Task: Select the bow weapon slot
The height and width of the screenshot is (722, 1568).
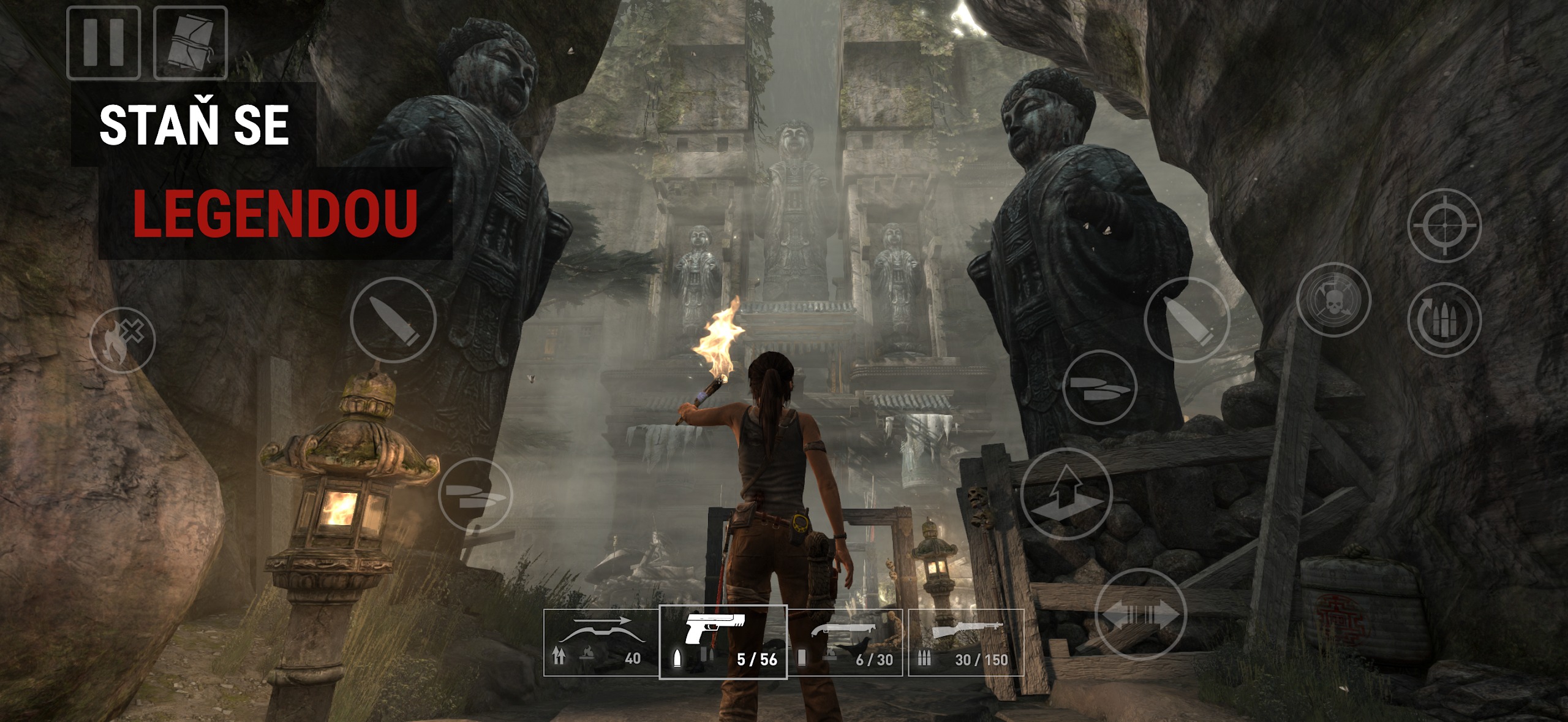Action: click(601, 642)
